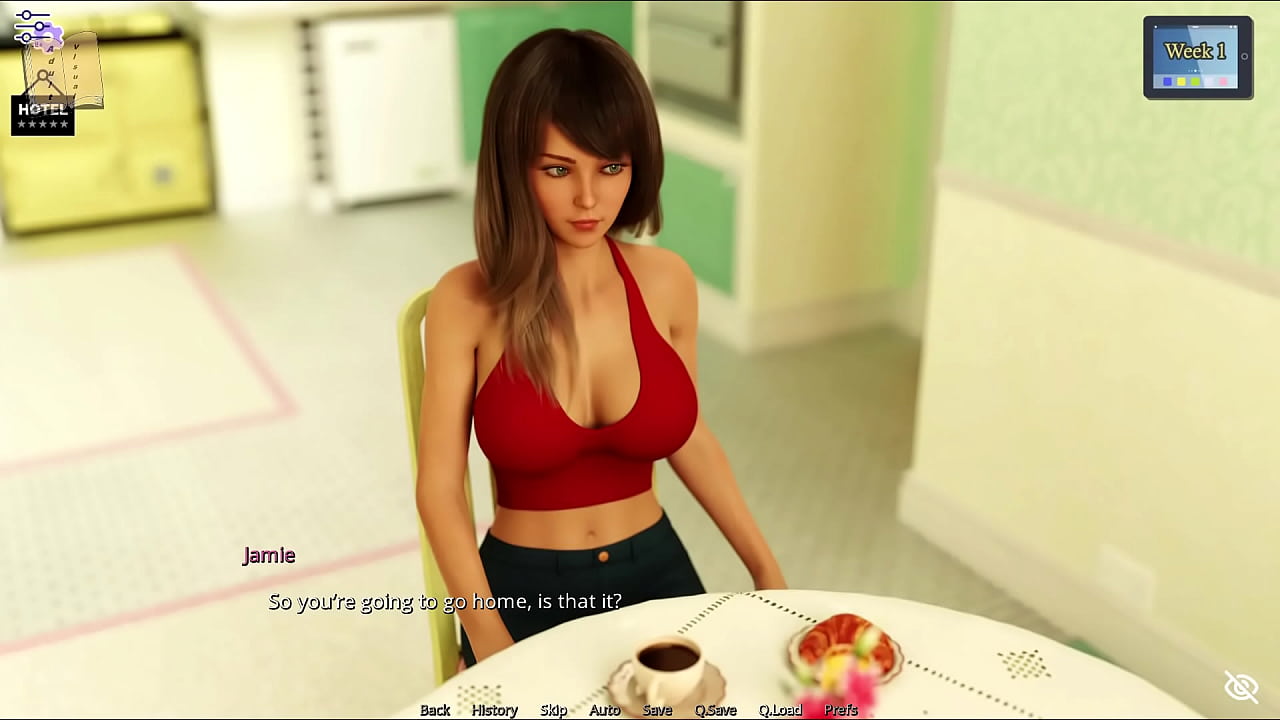Open the Week 1 tablet
1280x720 pixels.
pyautogui.click(x=1197, y=58)
